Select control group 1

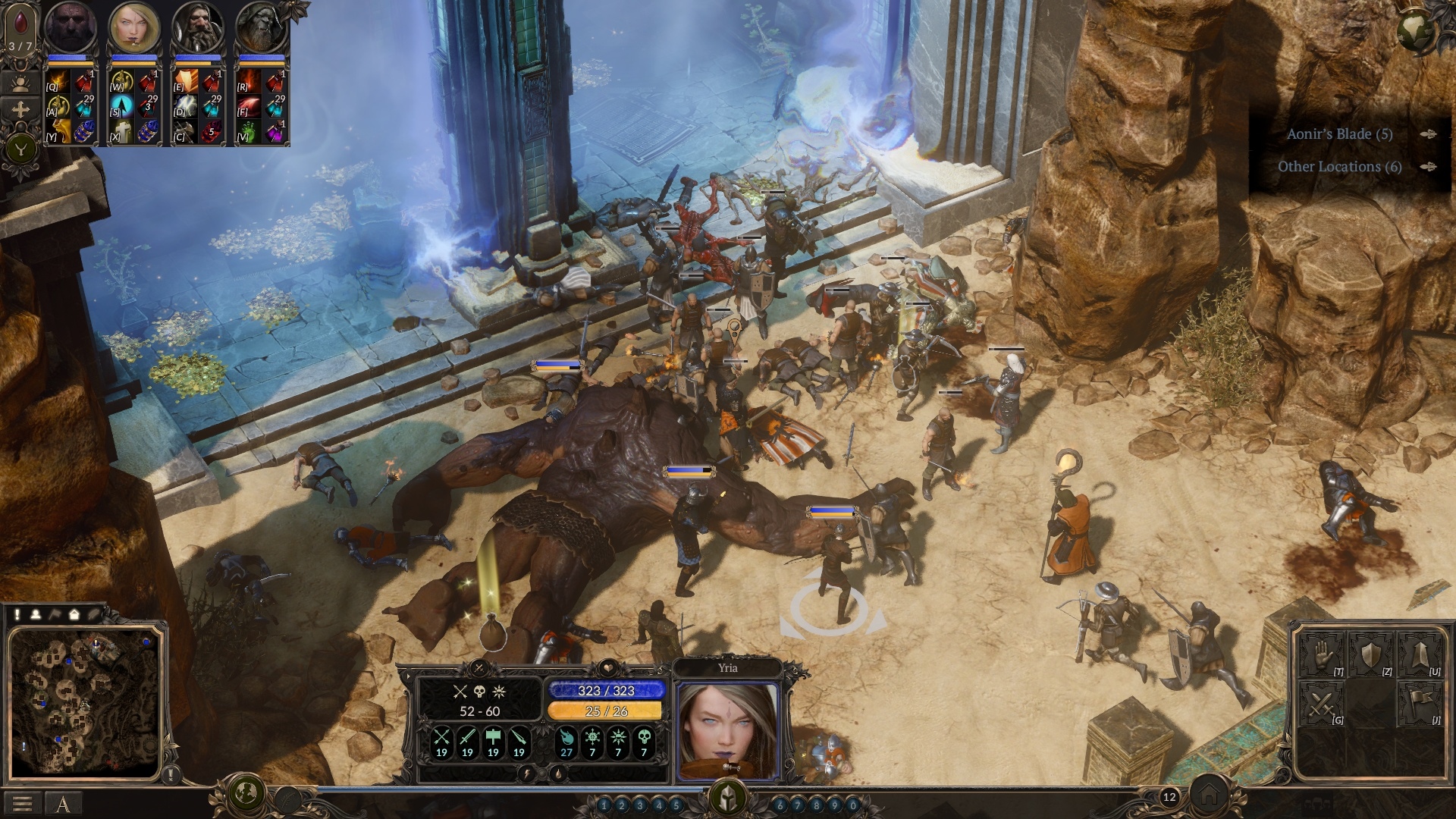[604, 805]
